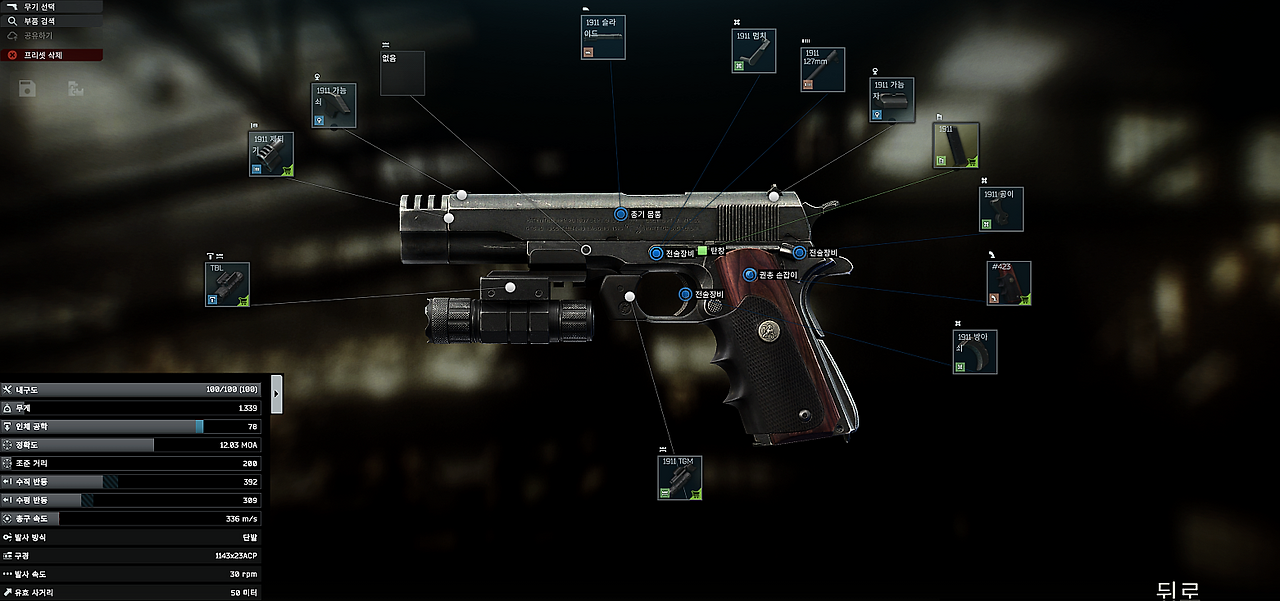Click the floppy disk save icon
The height and width of the screenshot is (601, 1280).
27,90
